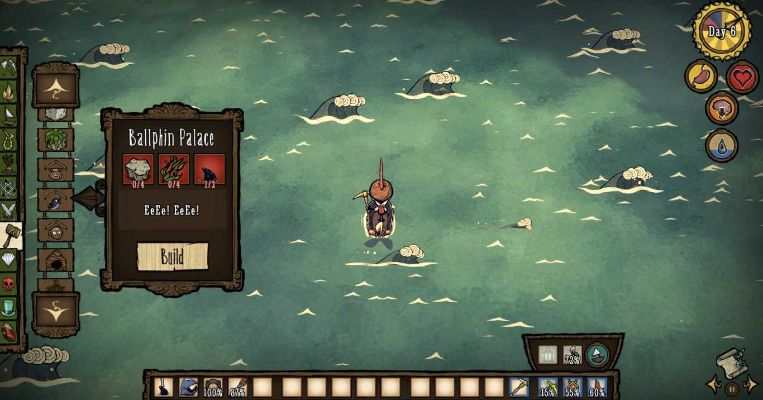Open the fire crafting tab

pos(10,93)
